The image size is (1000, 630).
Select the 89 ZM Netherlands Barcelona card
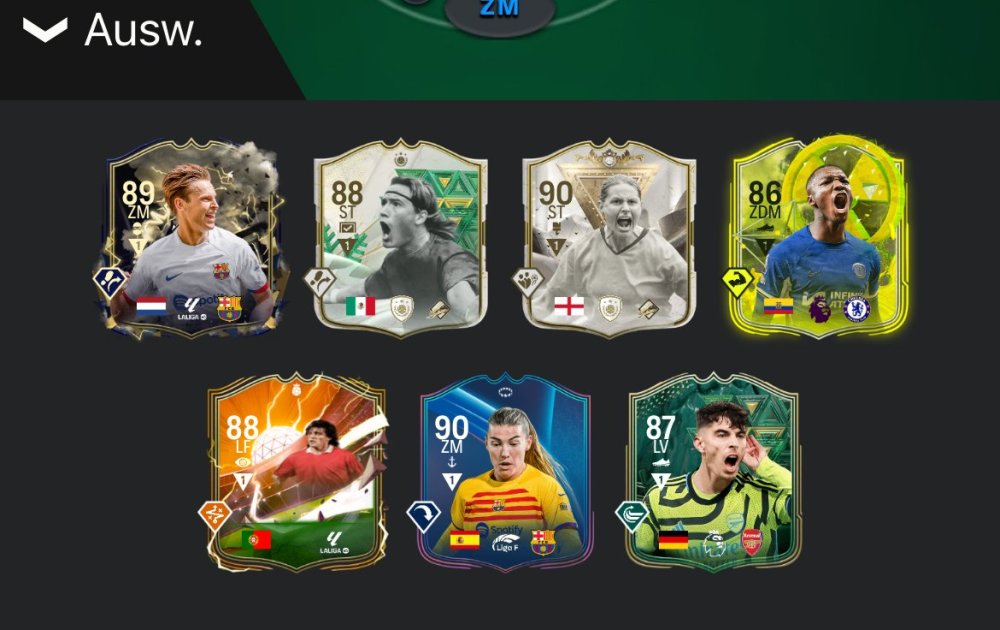(192, 240)
